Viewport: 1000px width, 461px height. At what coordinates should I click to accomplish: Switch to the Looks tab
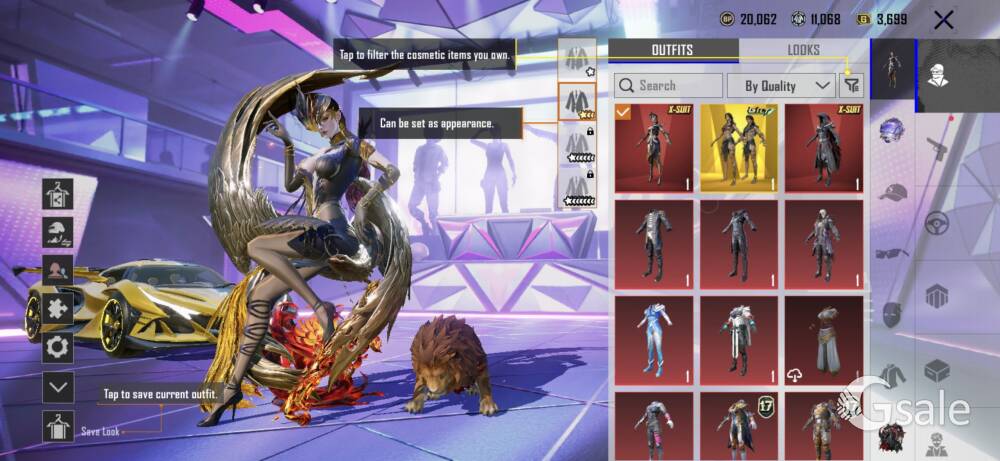(x=803, y=50)
